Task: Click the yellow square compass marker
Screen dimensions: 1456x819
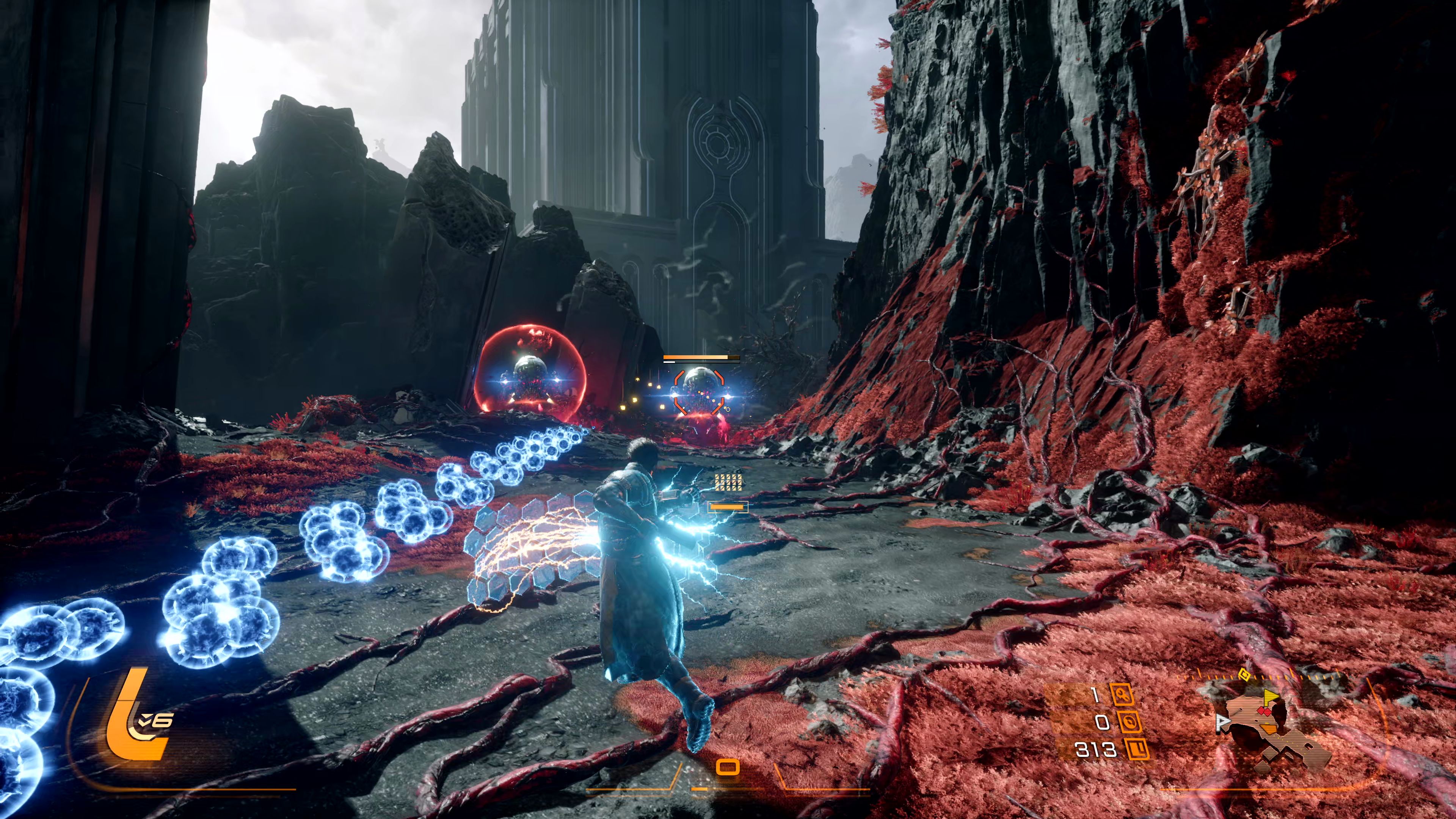Action: pos(1244,674)
